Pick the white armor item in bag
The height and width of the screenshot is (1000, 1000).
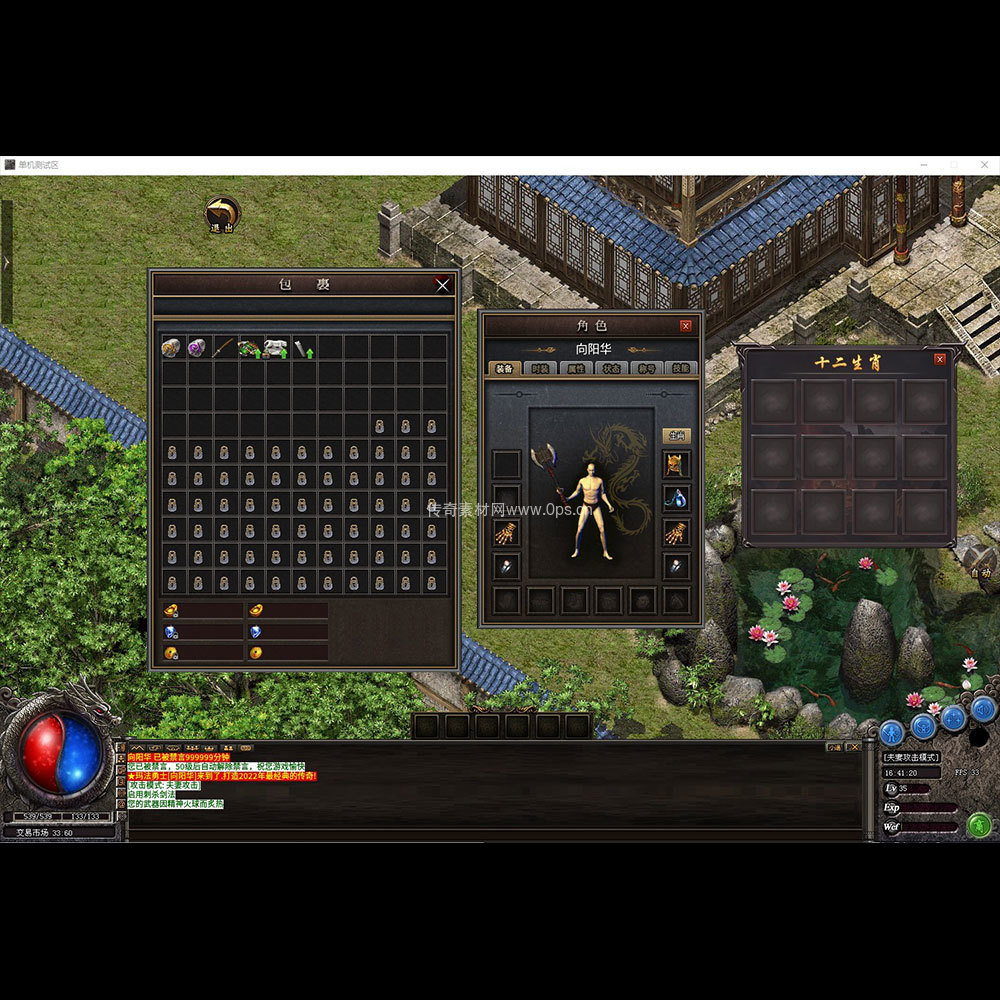tap(276, 348)
